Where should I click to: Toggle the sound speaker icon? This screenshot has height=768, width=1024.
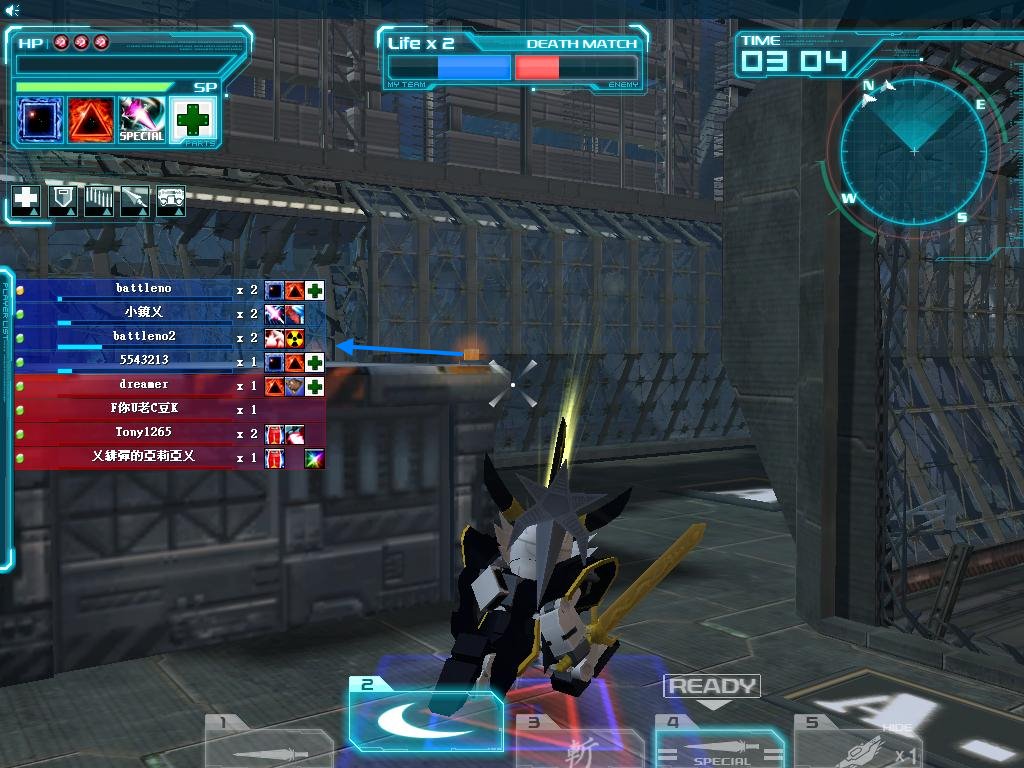point(12,10)
